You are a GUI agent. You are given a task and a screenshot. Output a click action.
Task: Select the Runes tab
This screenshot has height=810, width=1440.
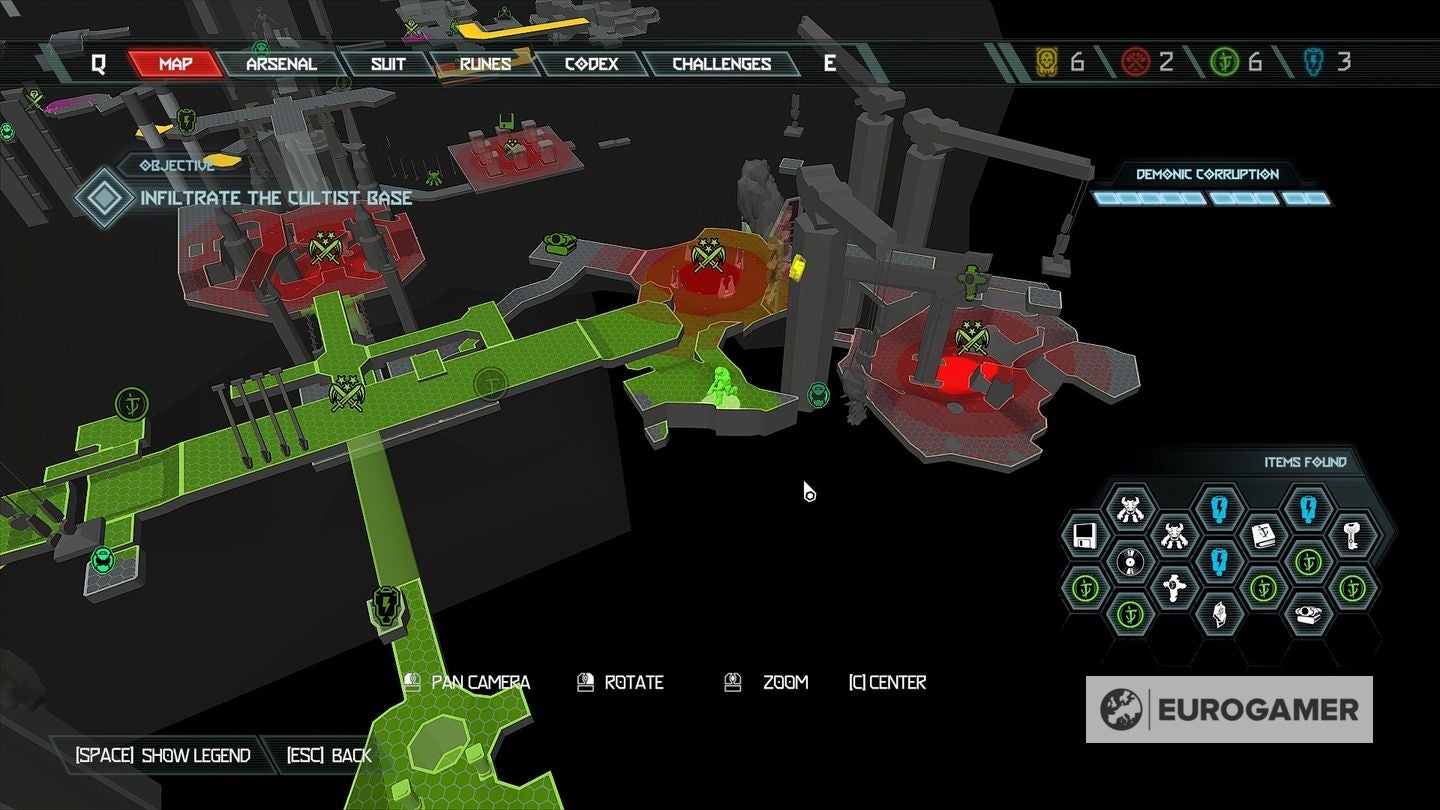click(485, 64)
